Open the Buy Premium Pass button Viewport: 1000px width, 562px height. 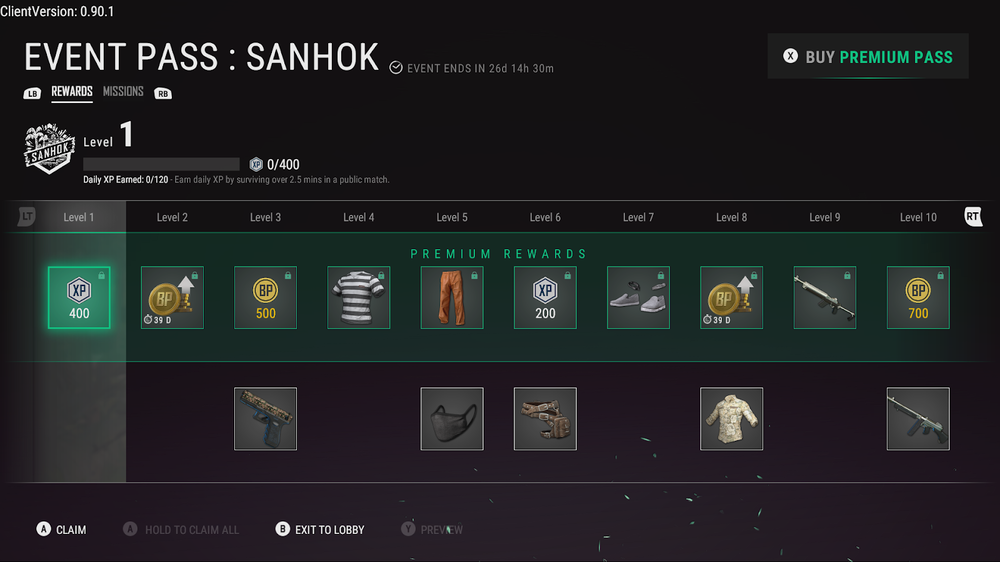pos(868,57)
